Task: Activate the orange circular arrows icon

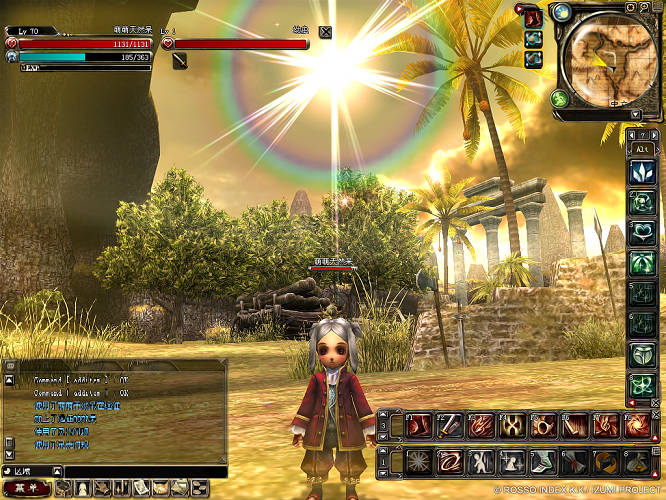Action: click(605, 461)
